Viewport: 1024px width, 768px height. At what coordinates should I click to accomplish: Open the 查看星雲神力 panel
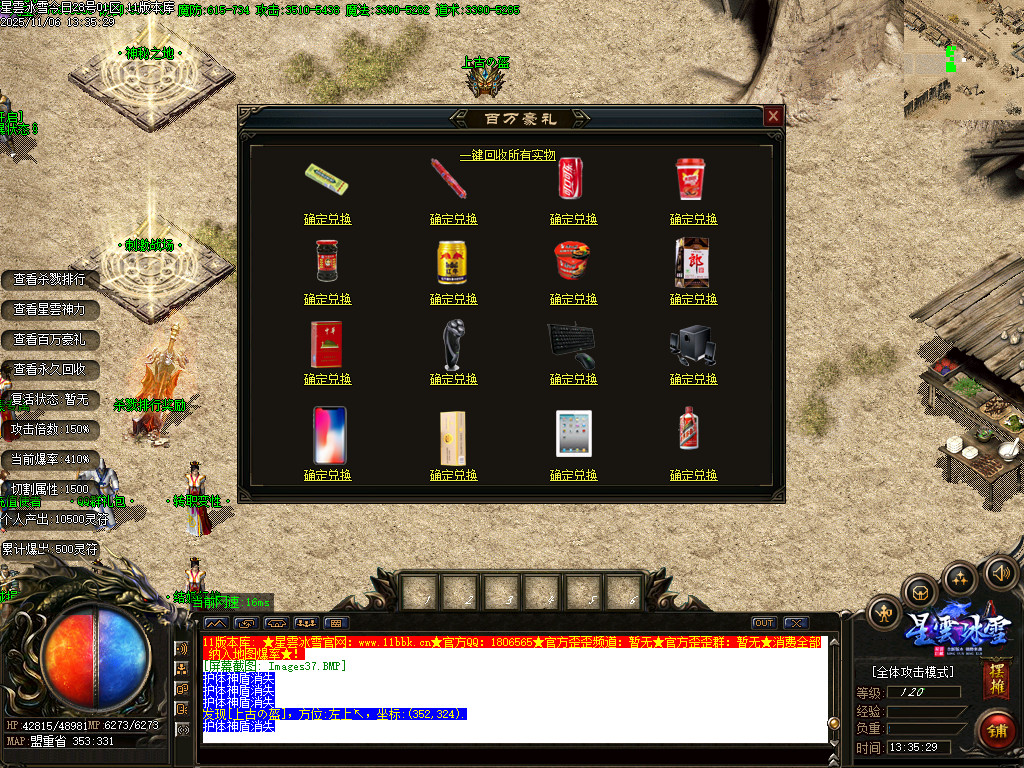(x=49, y=309)
